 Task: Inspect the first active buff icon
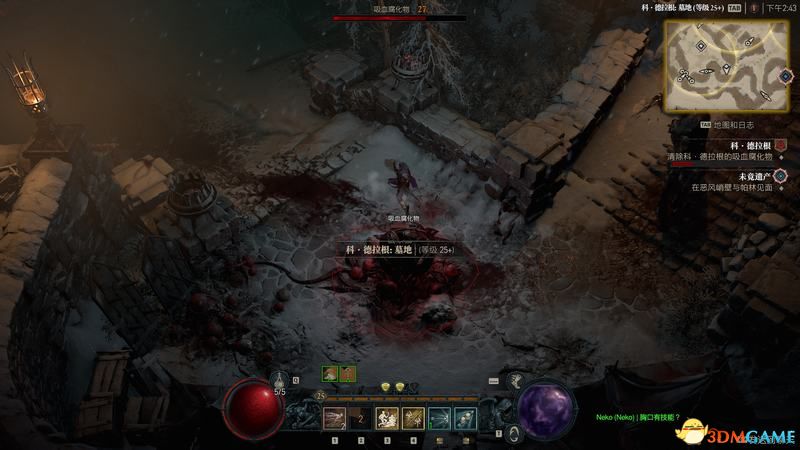(329, 373)
